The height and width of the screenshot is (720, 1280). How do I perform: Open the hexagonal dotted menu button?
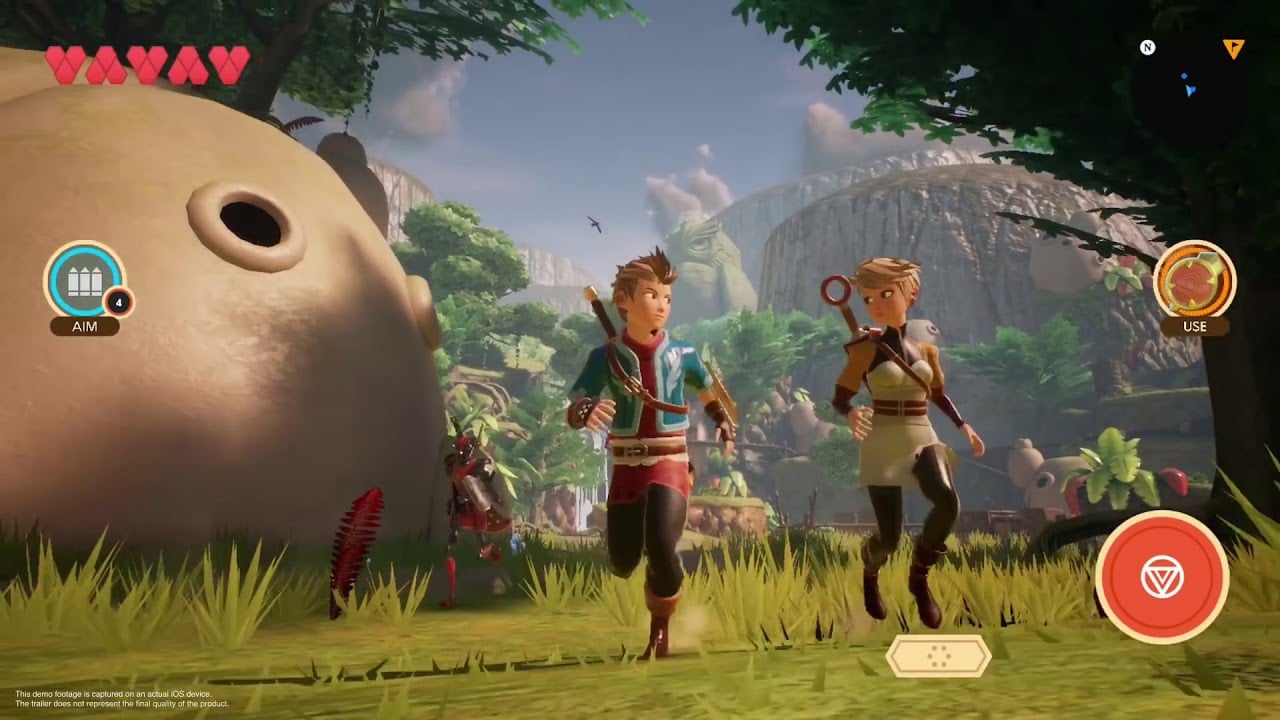pos(938,656)
